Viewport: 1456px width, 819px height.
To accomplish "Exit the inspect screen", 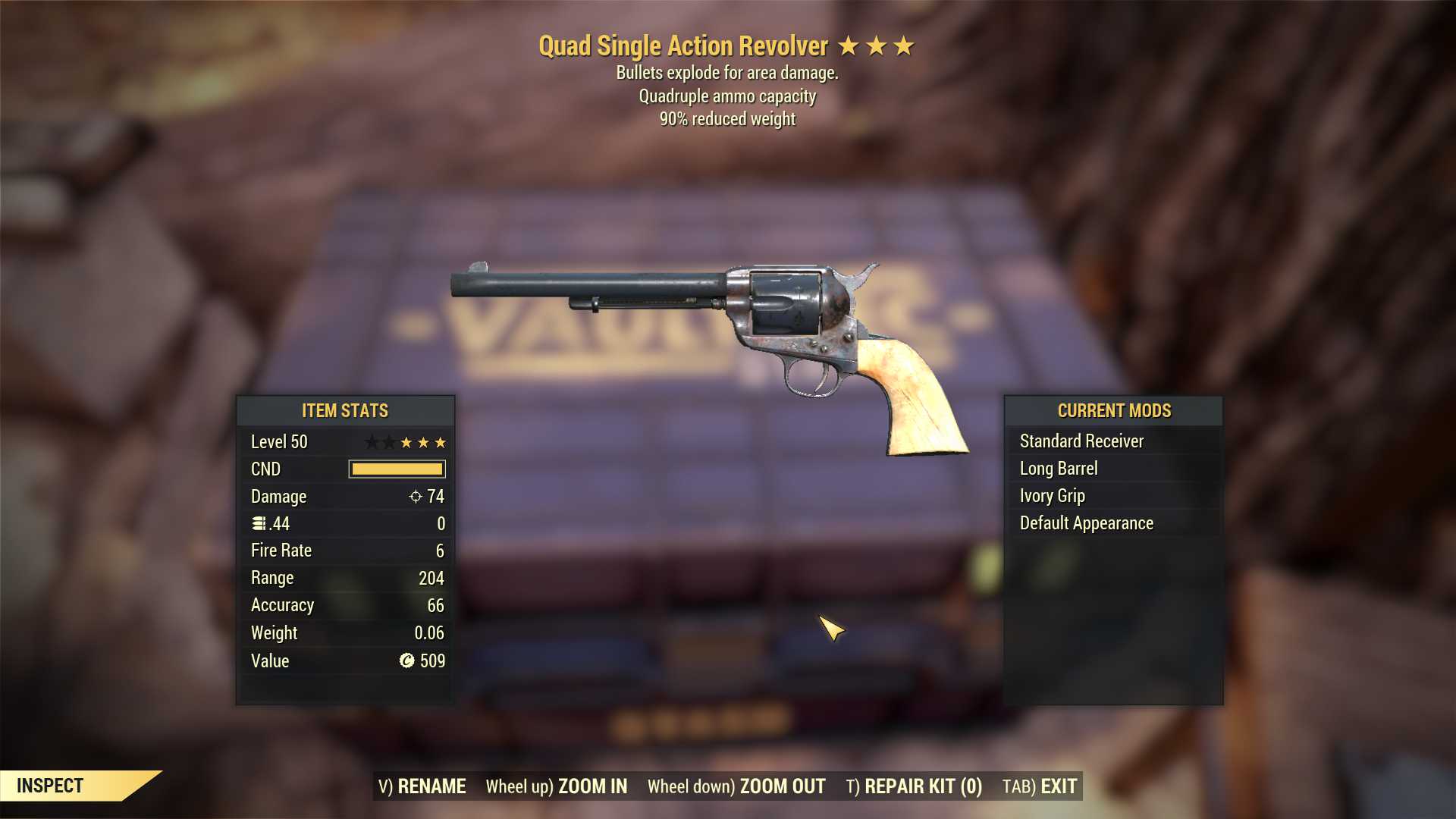I will 1040,786.
